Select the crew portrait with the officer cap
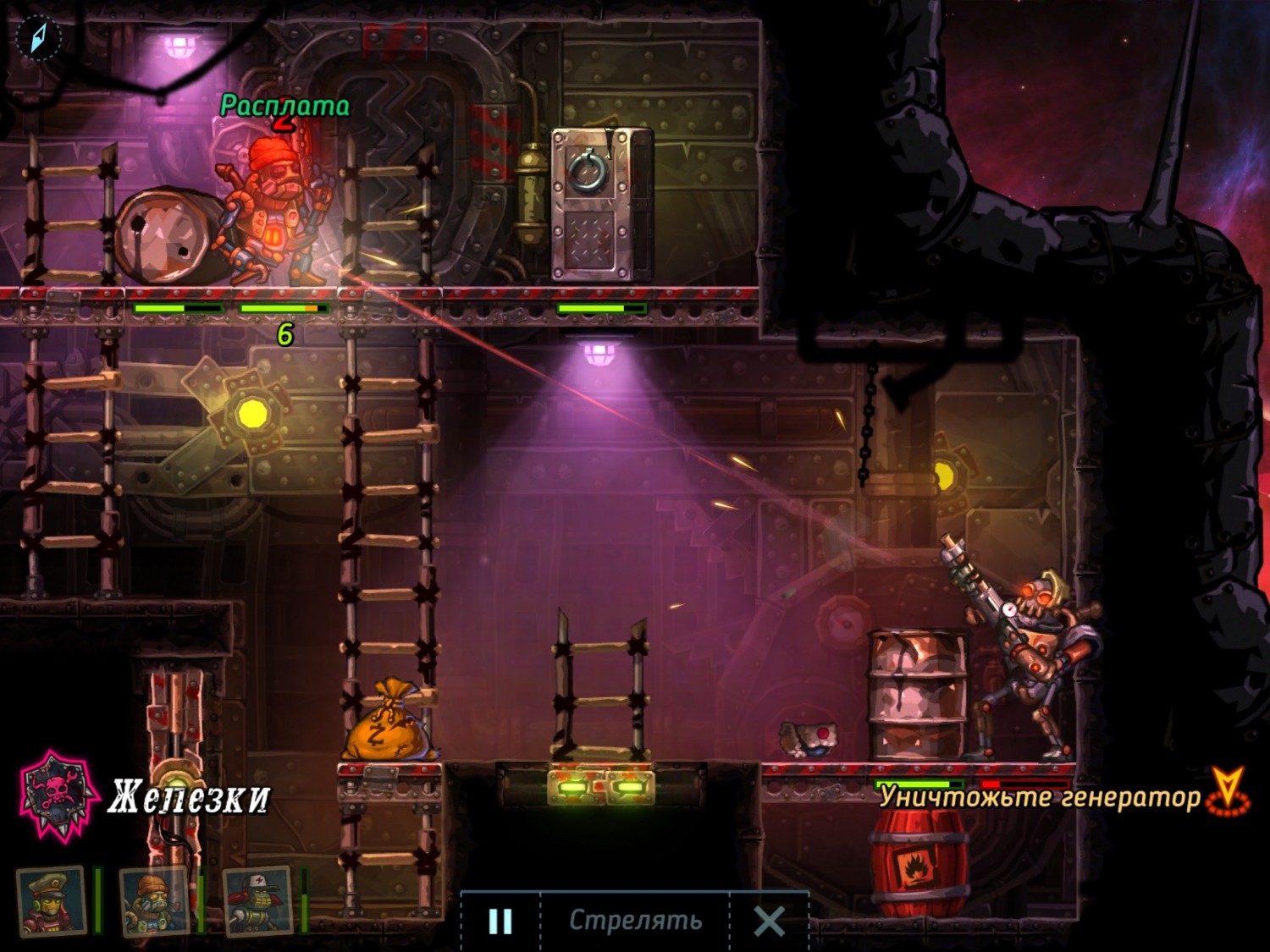The width and height of the screenshot is (1270, 952). (x=52, y=901)
